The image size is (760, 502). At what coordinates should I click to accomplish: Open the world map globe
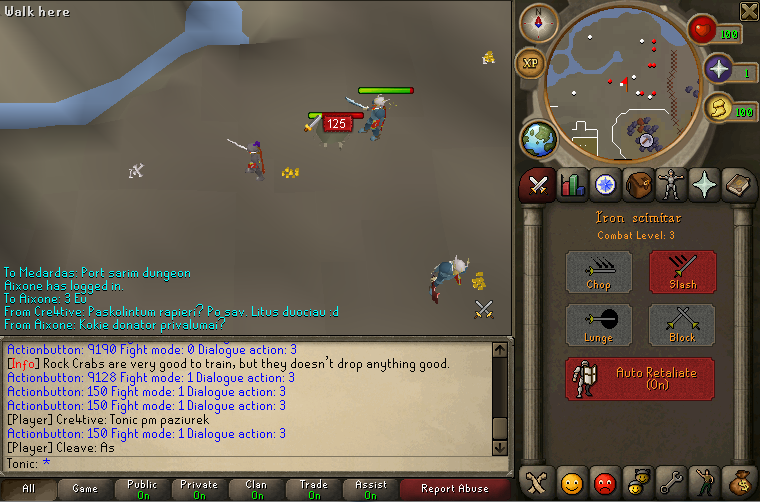[538, 139]
